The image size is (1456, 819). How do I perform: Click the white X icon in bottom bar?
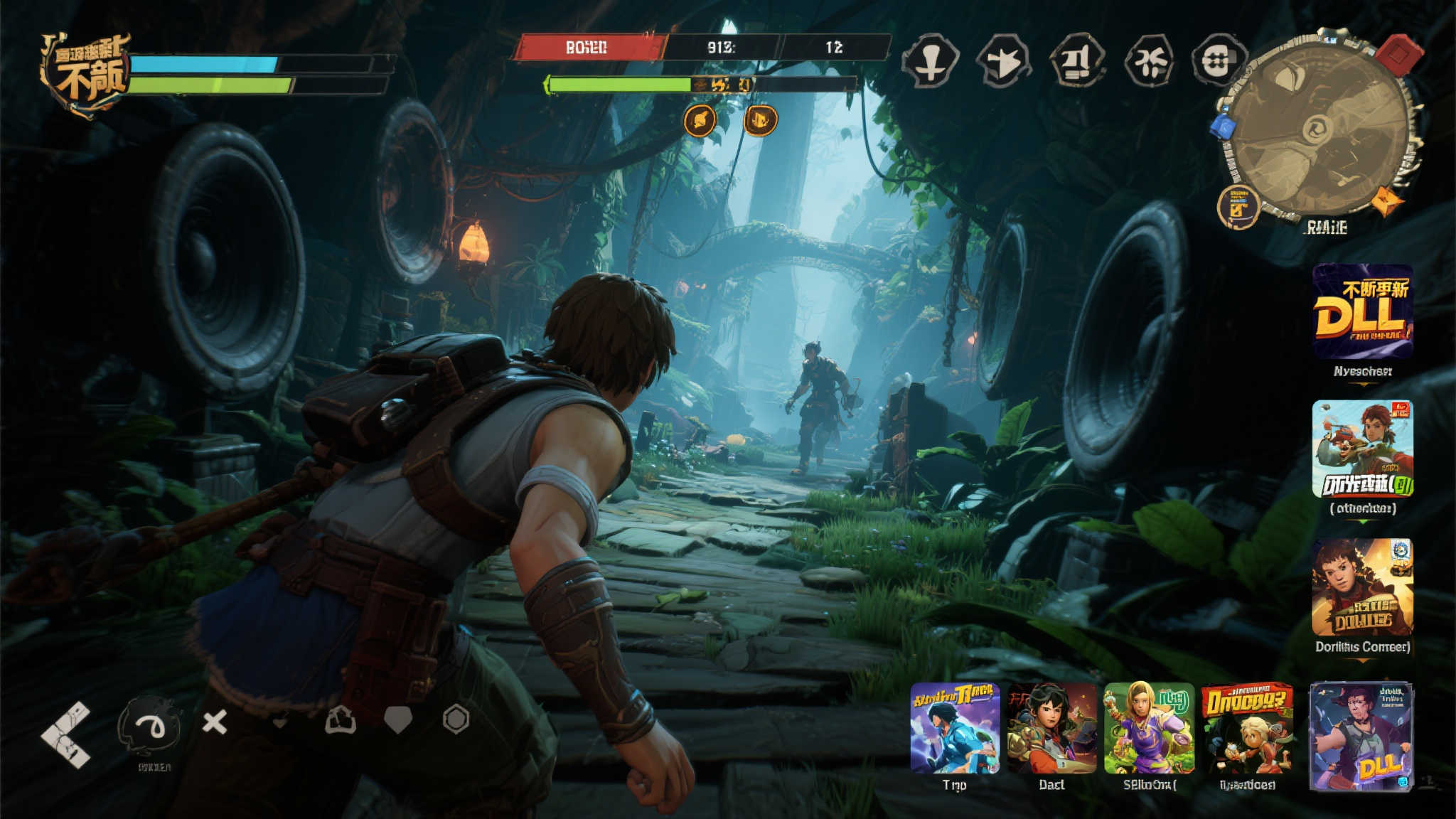pyautogui.click(x=214, y=723)
